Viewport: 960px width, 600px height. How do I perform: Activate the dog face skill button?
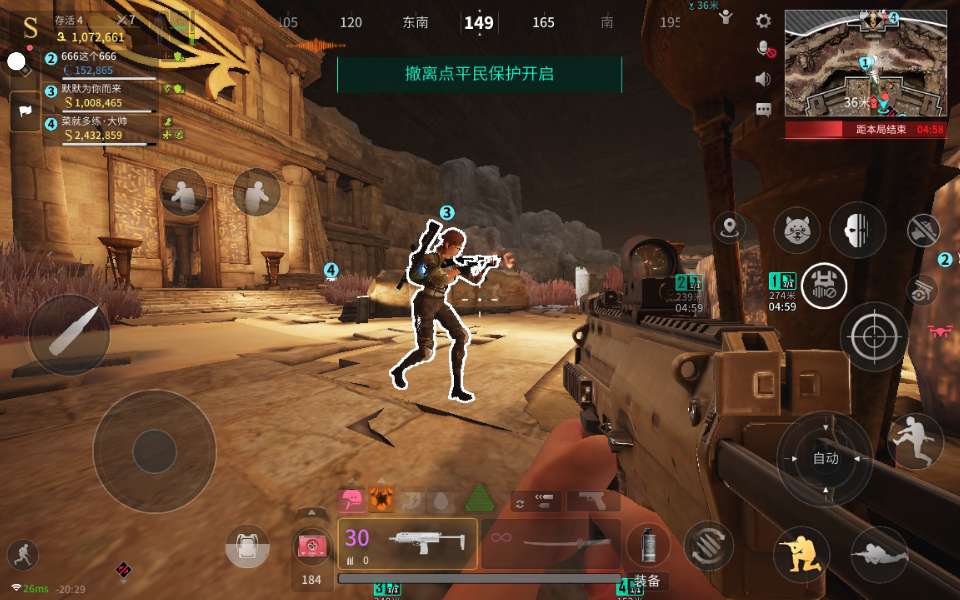[797, 230]
